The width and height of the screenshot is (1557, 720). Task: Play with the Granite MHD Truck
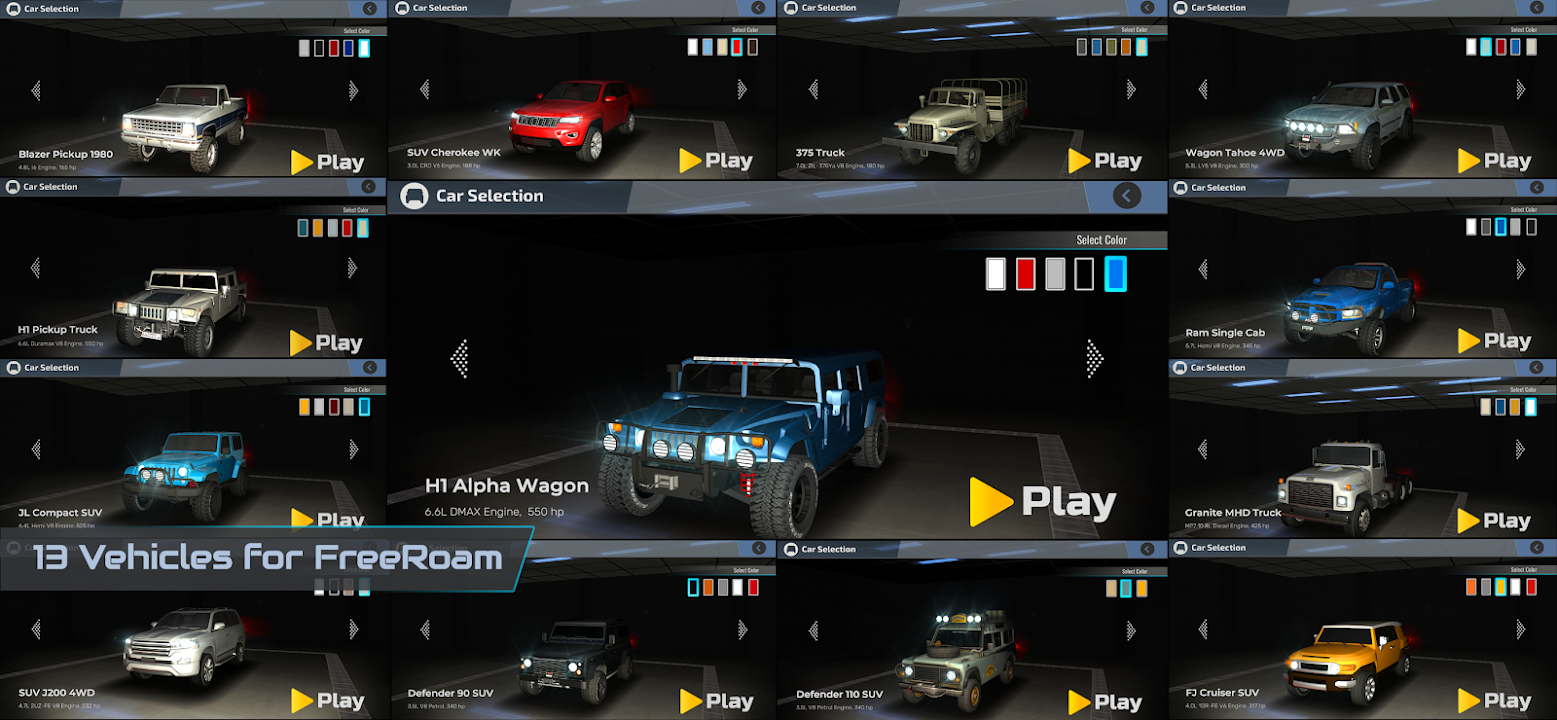tap(1494, 521)
